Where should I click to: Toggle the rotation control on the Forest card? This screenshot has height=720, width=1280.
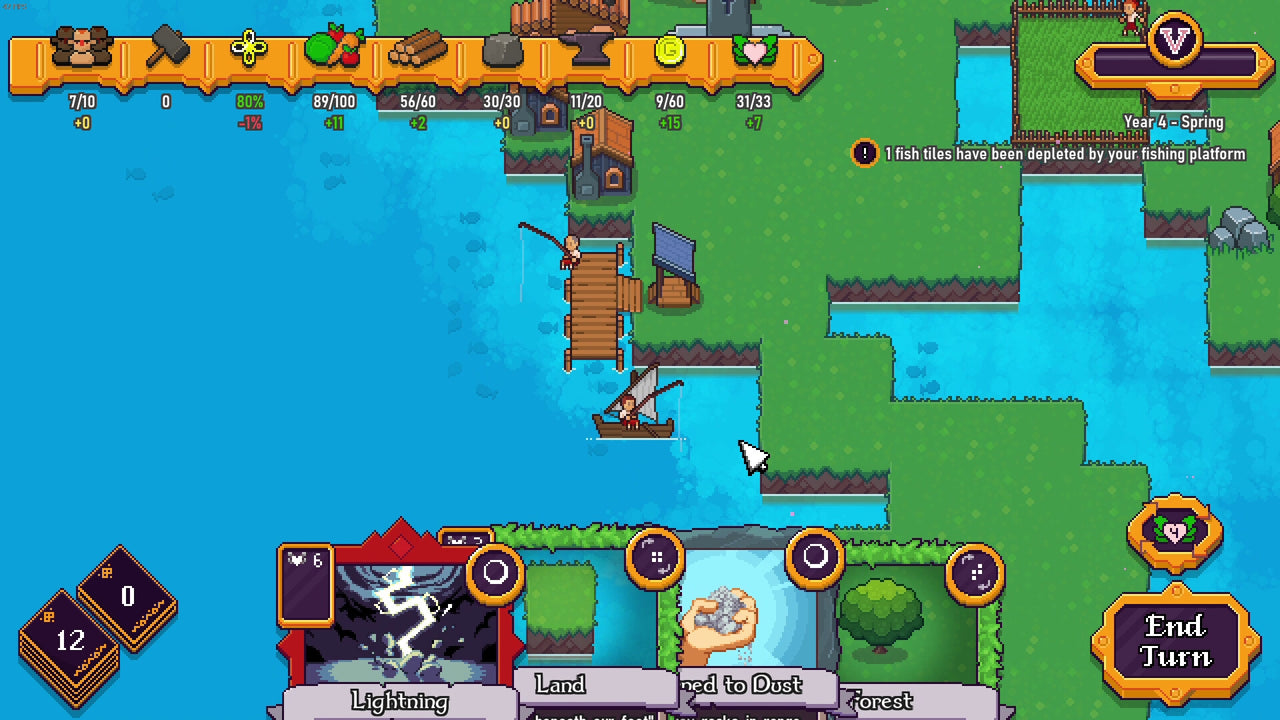click(x=973, y=573)
